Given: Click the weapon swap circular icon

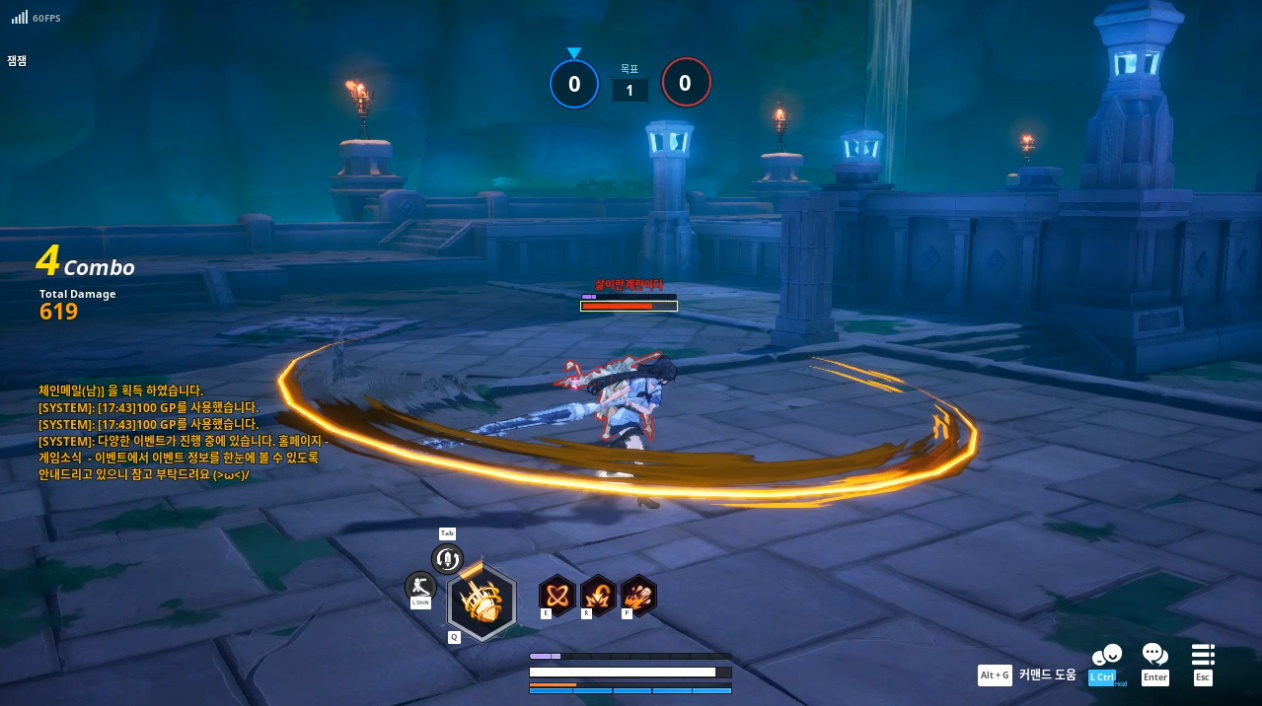Looking at the screenshot, I should [x=447, y=559].
